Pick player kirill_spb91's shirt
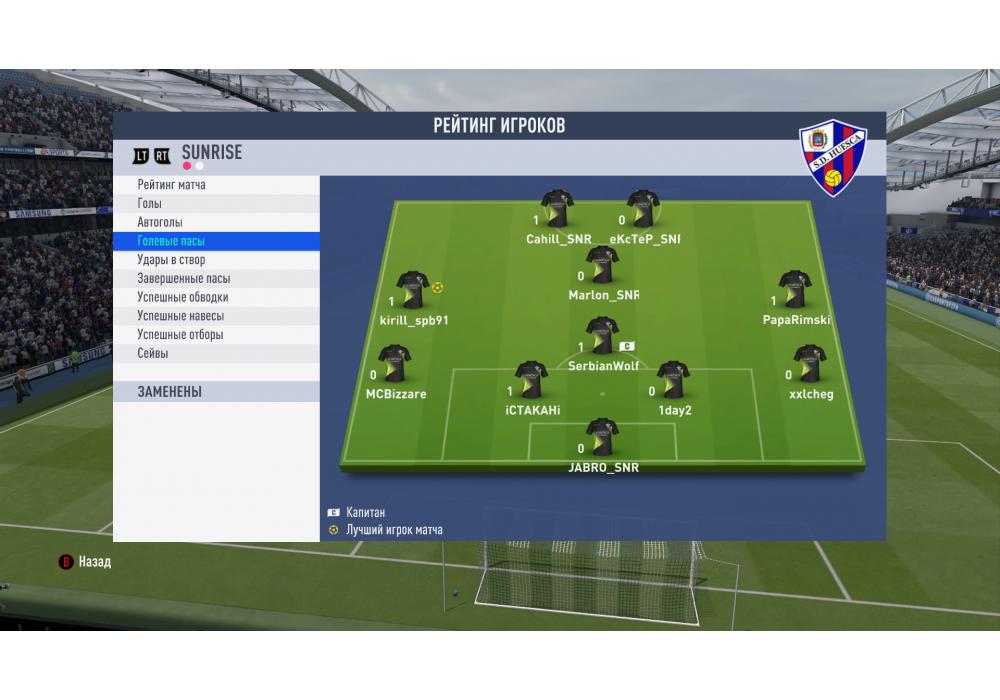 [x=412, y=290]
